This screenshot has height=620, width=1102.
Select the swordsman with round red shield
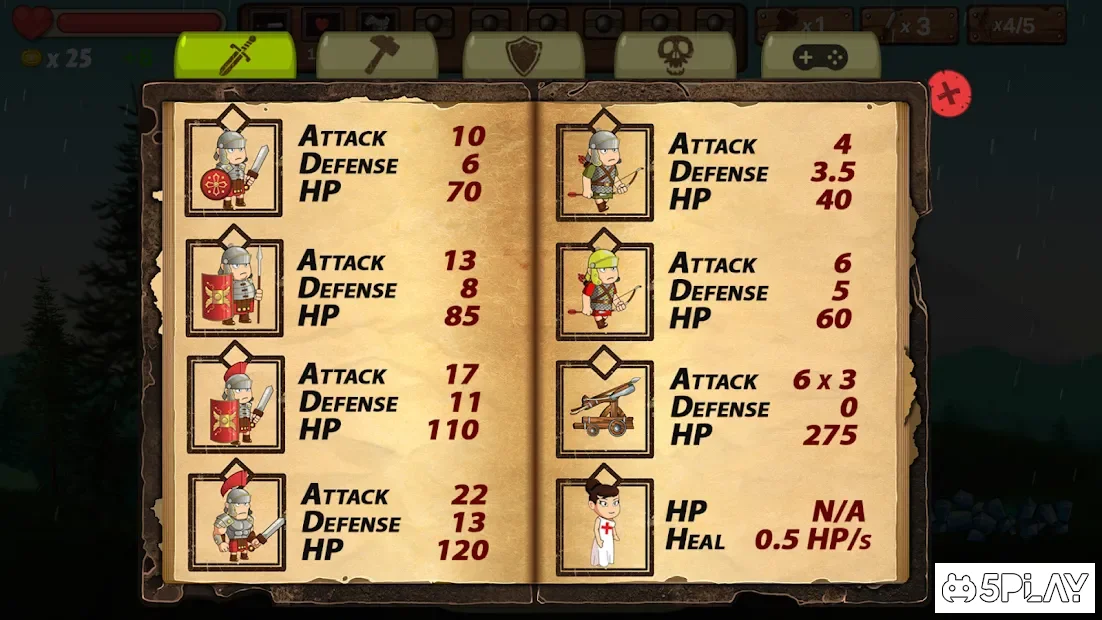[234, 168]
